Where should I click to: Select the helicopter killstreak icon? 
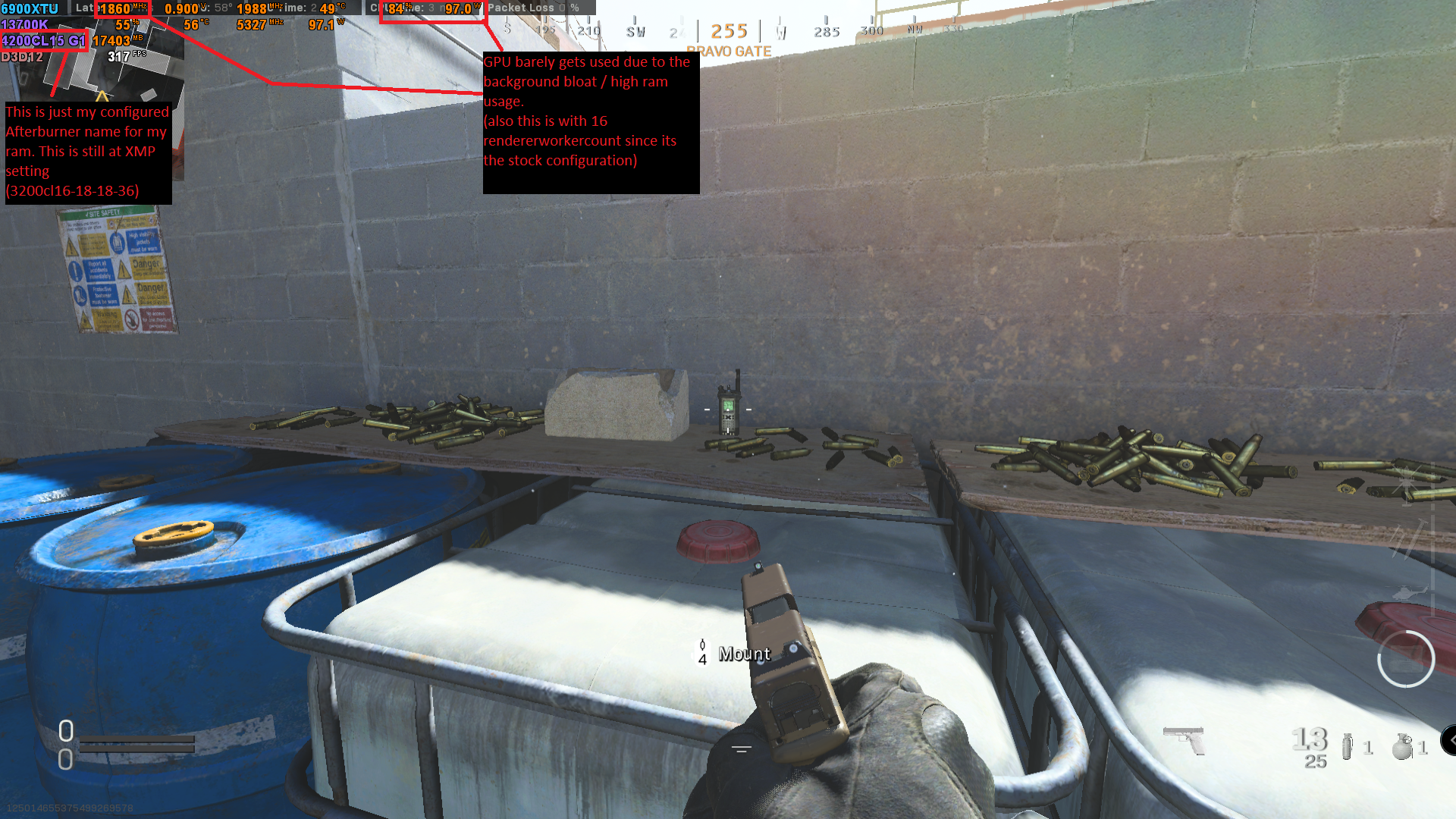tap(1409, 592)
